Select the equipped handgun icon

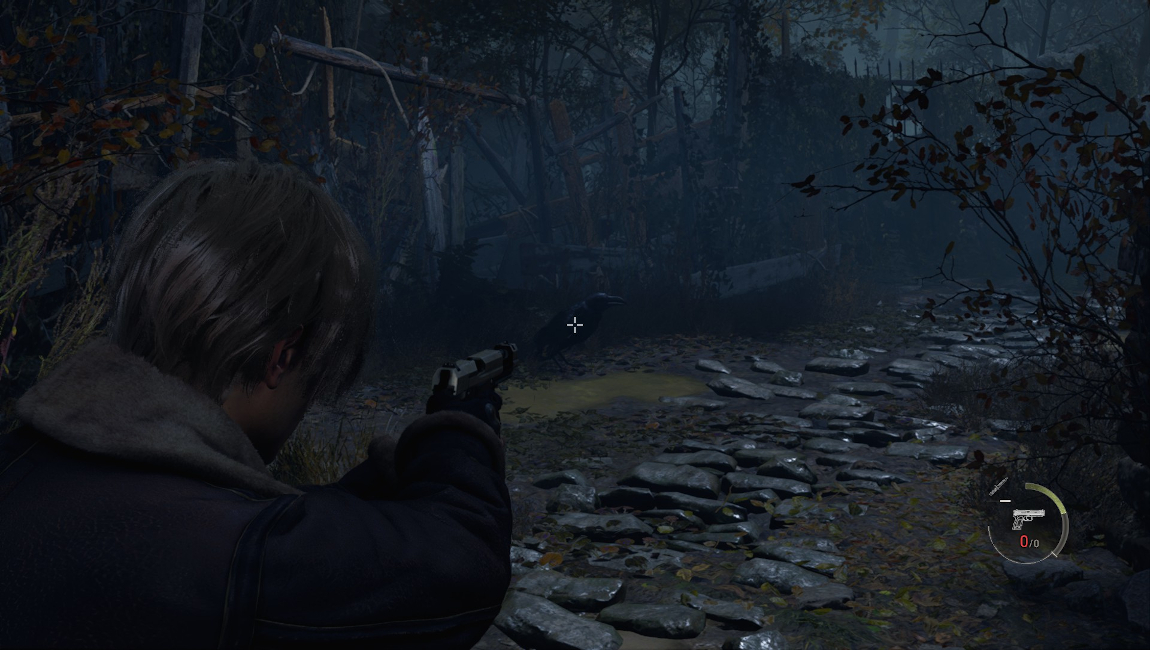1027,519
